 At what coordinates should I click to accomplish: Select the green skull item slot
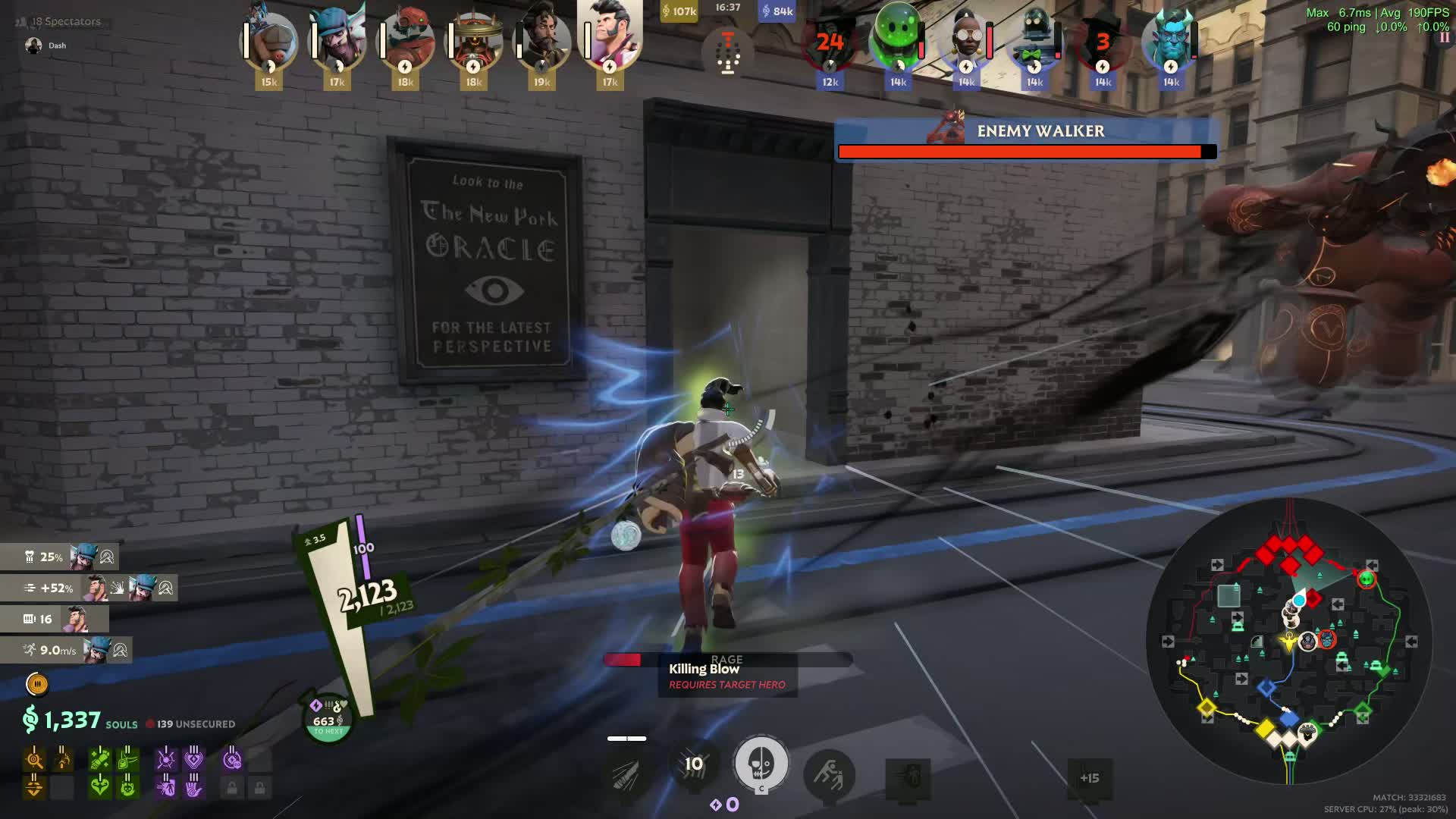(x=127, y=788)
